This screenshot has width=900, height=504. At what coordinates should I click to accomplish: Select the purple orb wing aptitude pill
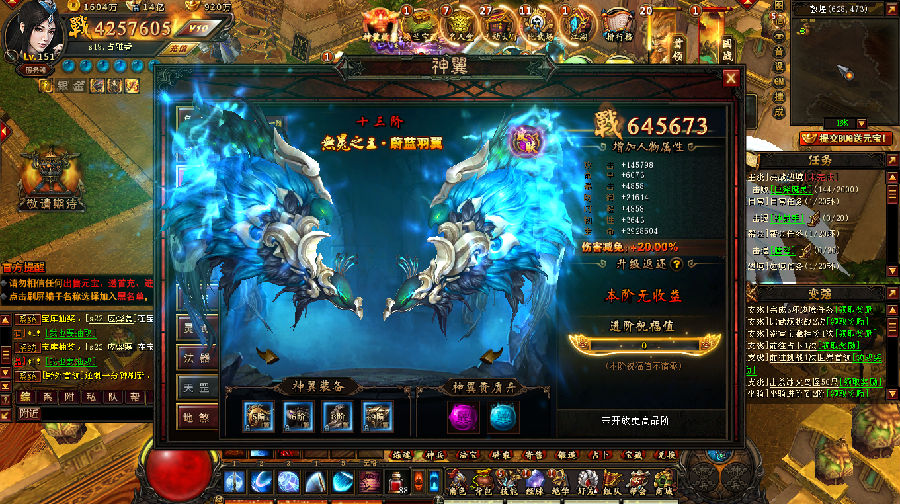click(459, 416)
